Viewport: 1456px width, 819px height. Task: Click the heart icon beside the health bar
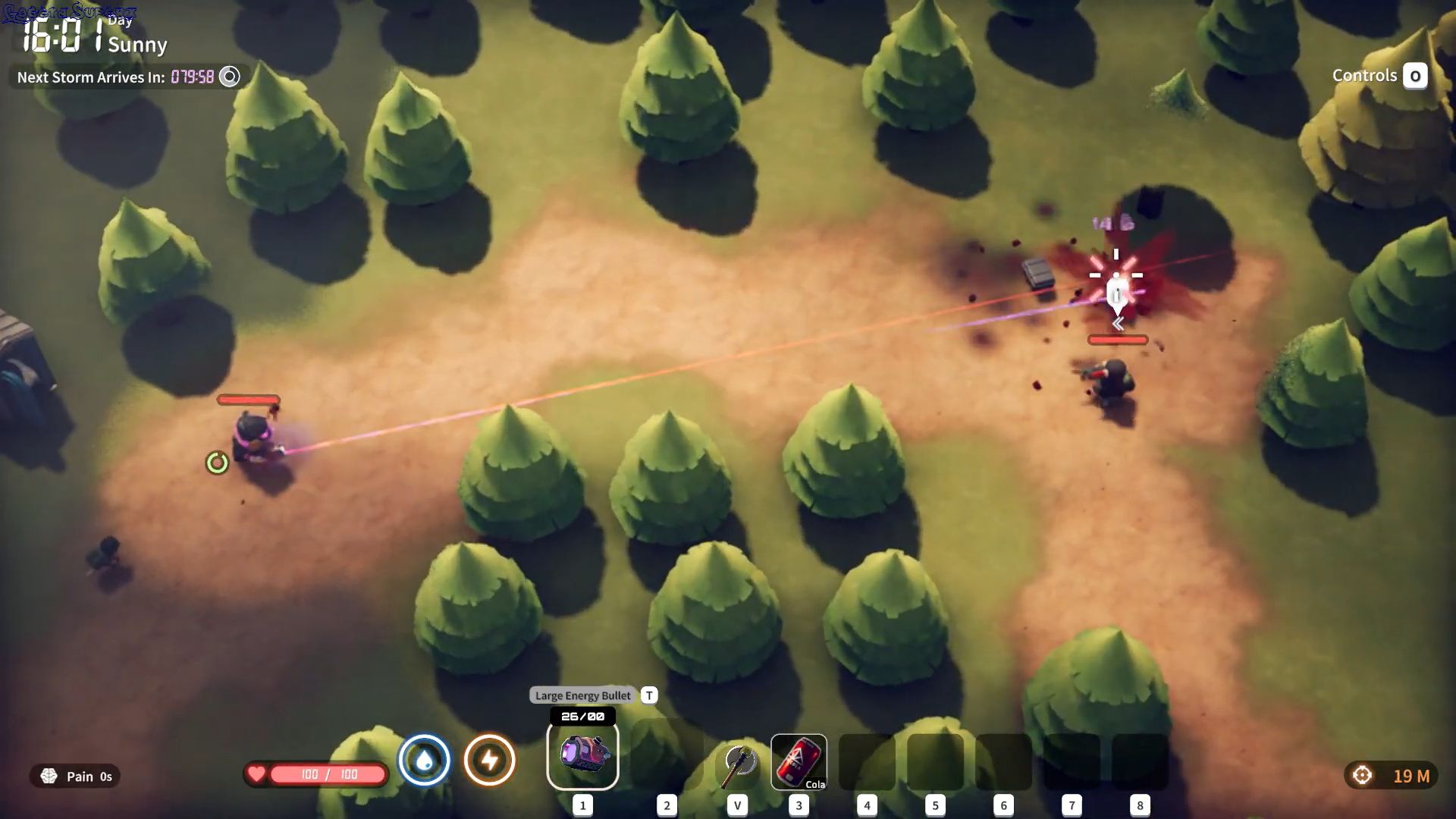(x=257, y=774)
